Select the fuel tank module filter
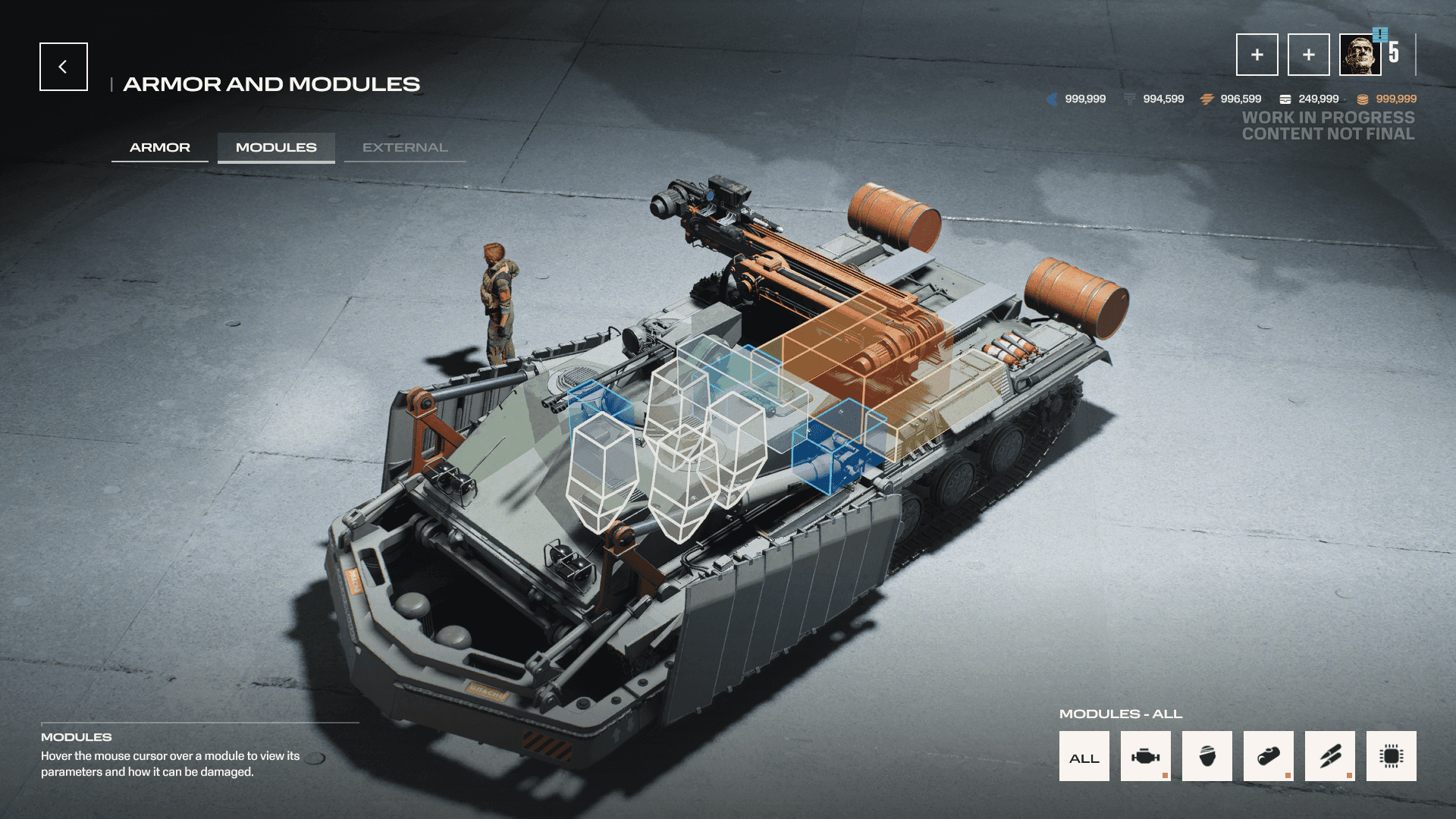Screen dimensions: 1456x819 (1268, 756)
